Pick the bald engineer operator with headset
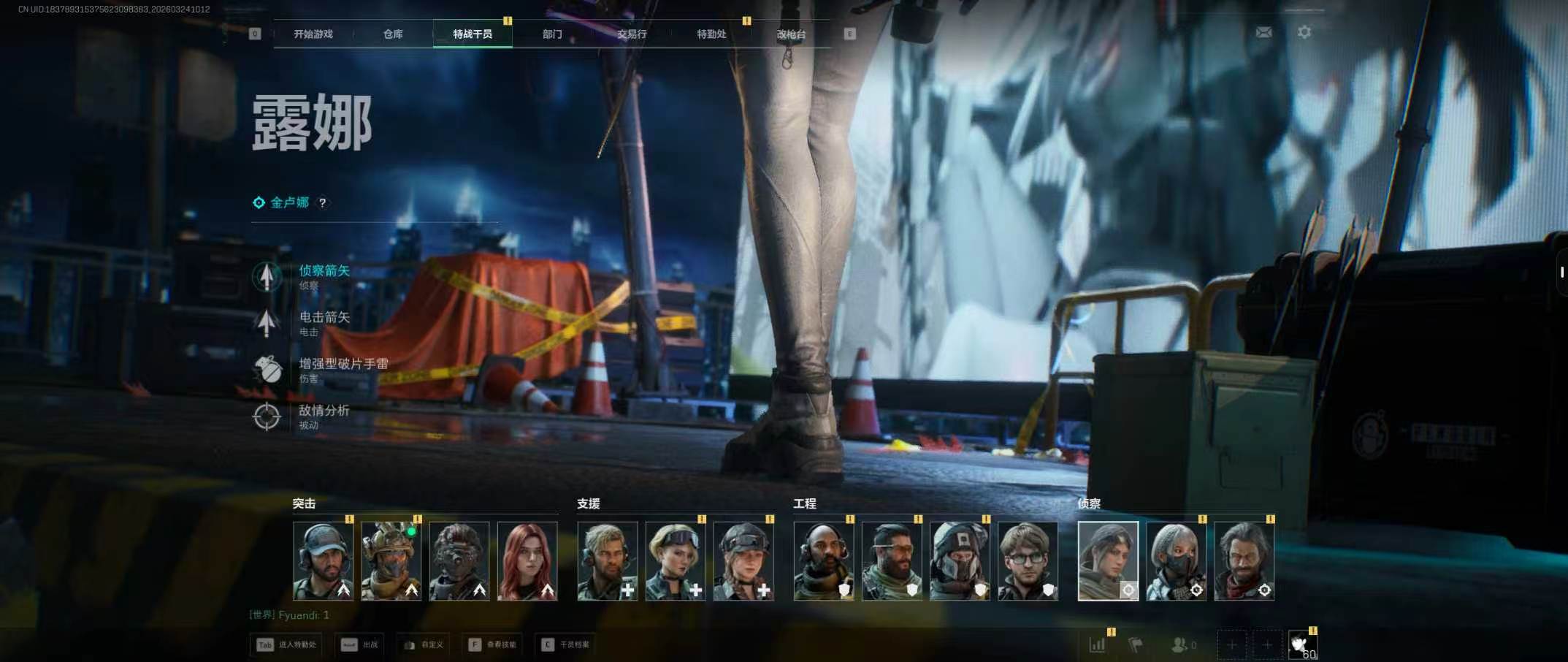Screen dimensions: 1568x662 [x=824, y=560]
